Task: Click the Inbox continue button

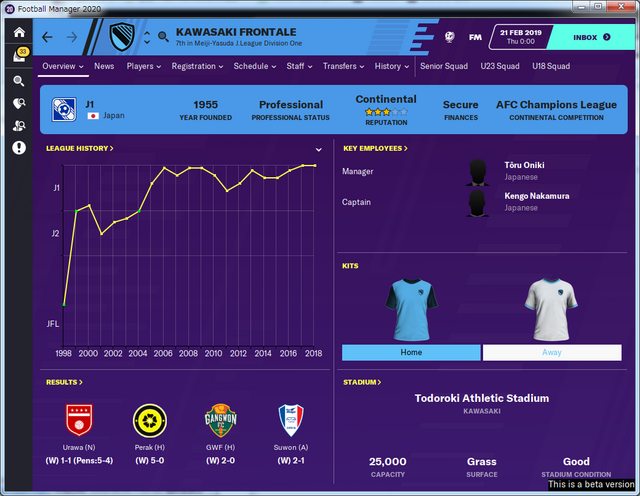Action: coord(590,37)
